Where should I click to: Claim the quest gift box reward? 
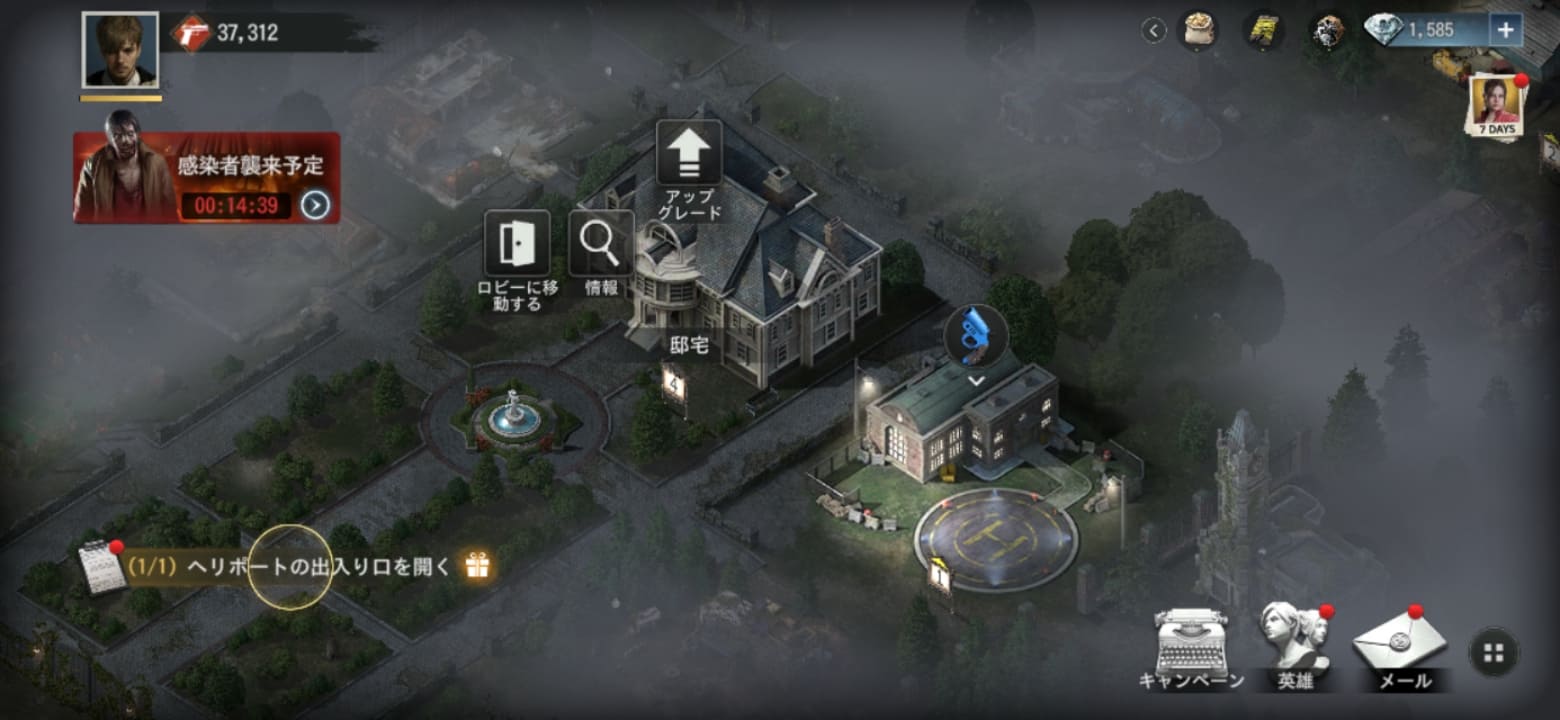point(477,566)
